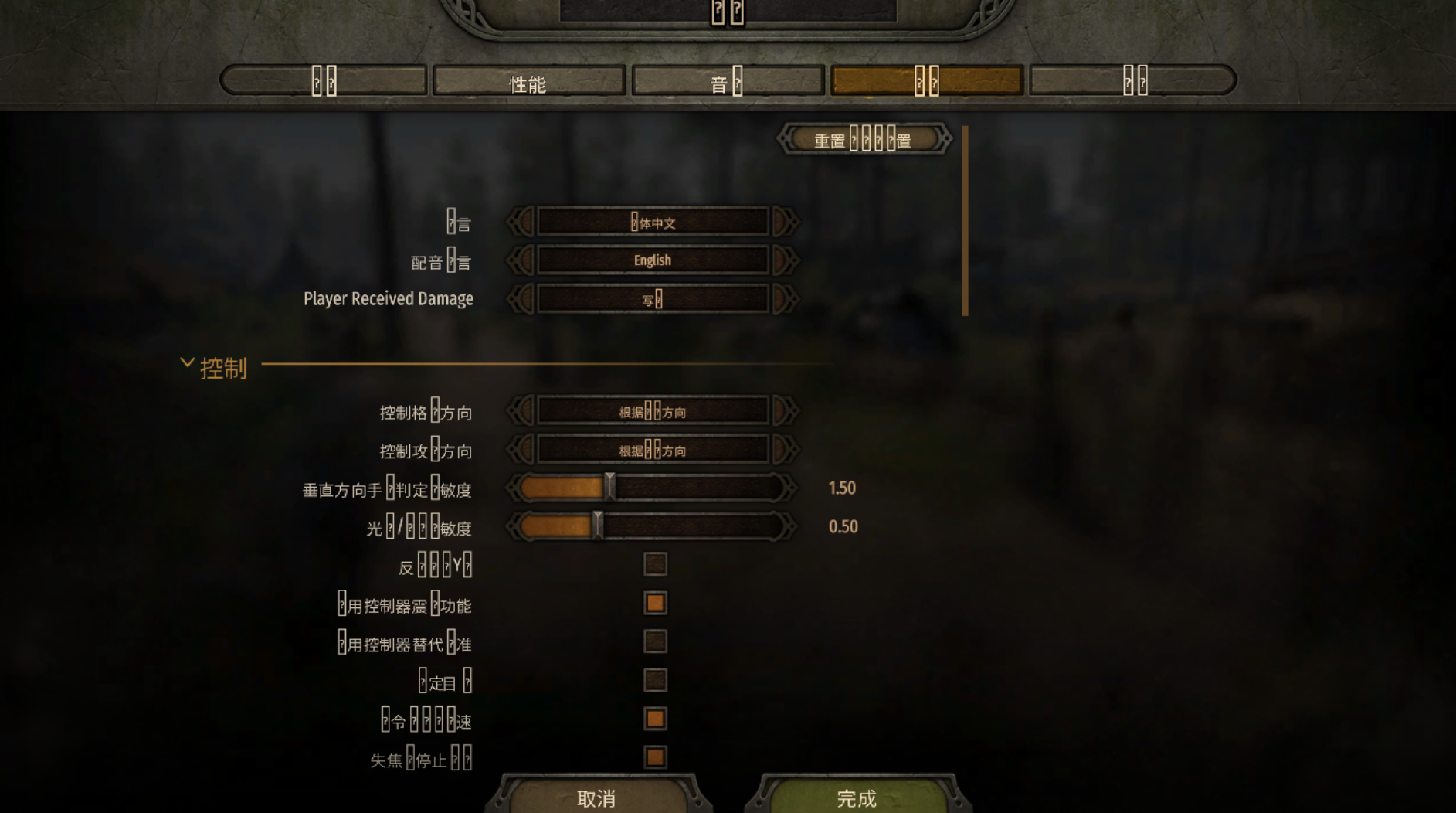Image resolution: width=1456 pixels, height=813 pixels.
Task: Select previous voice language before English
Action: tap(521, 260)
